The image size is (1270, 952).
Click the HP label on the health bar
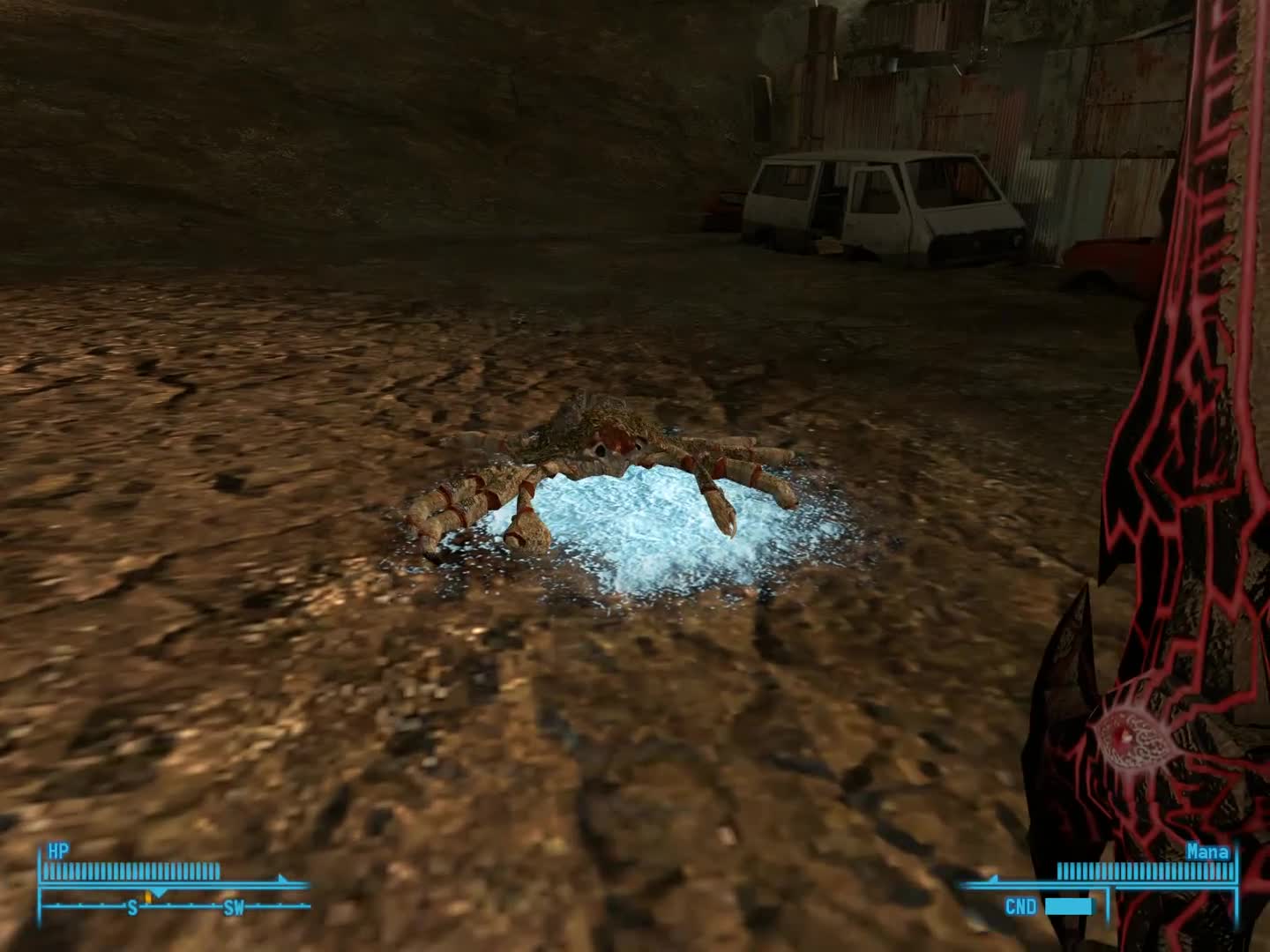coord(57,848)
